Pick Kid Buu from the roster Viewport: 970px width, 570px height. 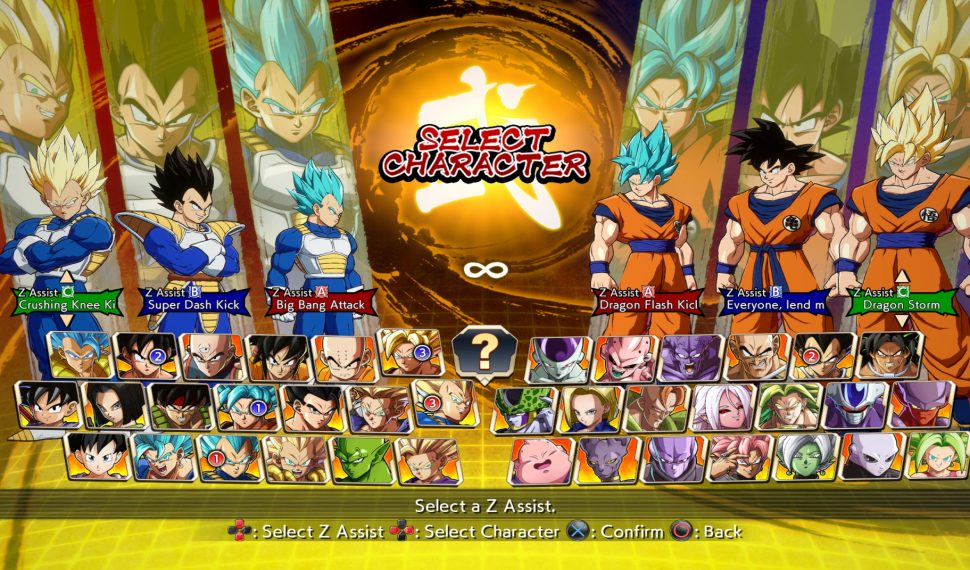tap(624, 357)
